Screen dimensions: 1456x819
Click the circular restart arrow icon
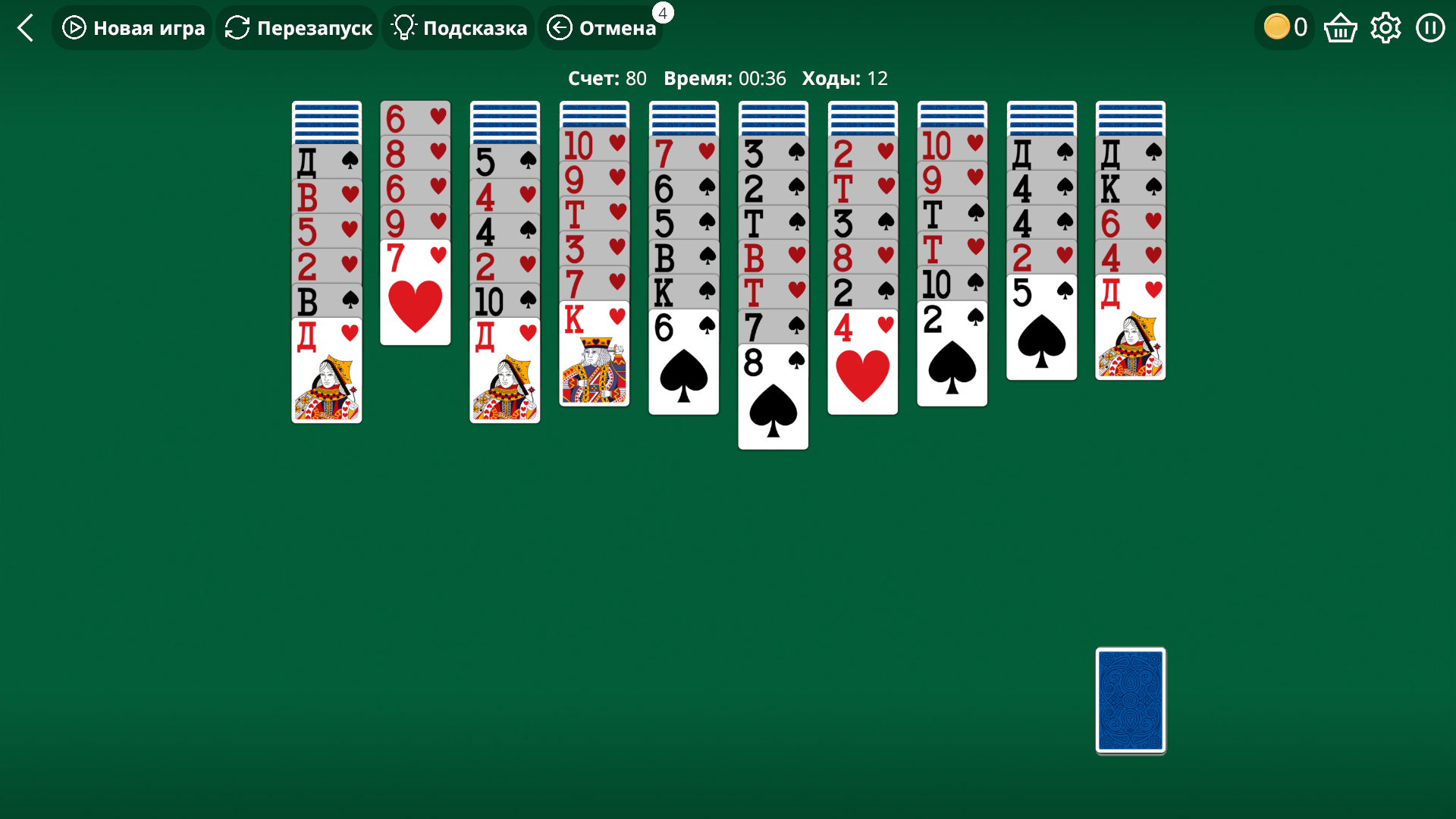point(236,27)
